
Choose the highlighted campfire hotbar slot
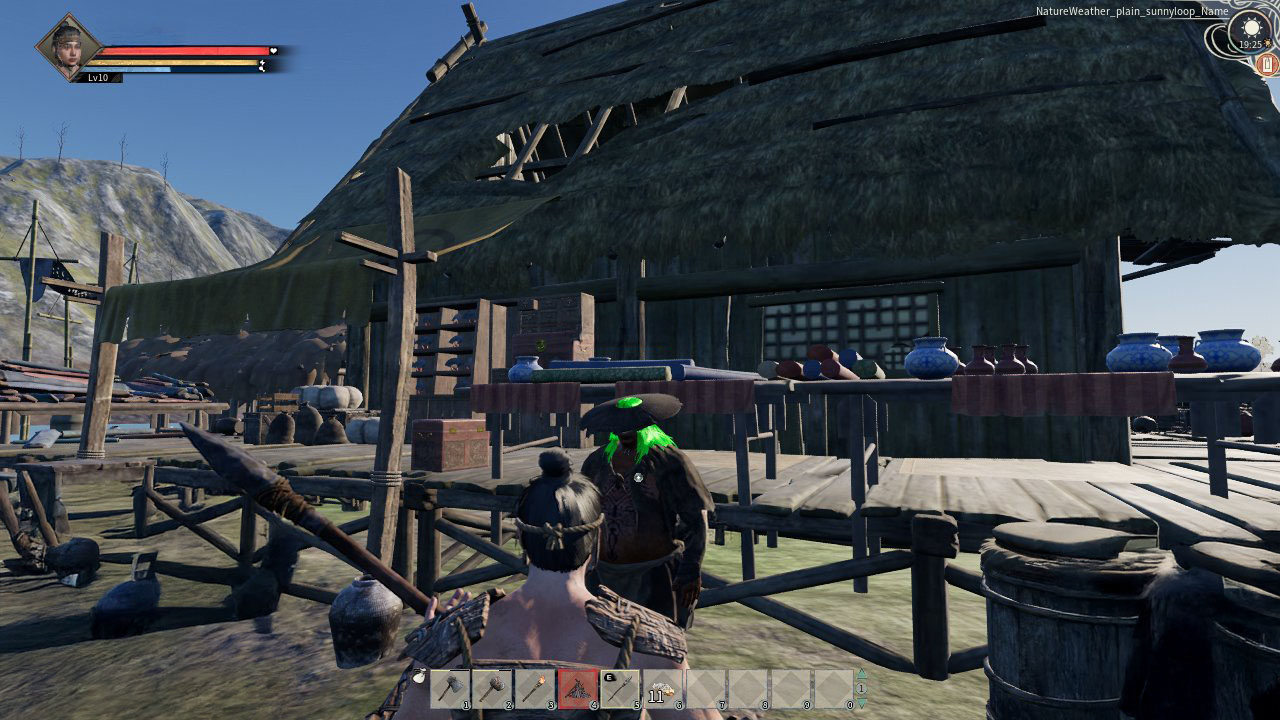click(x=578, y=689)
